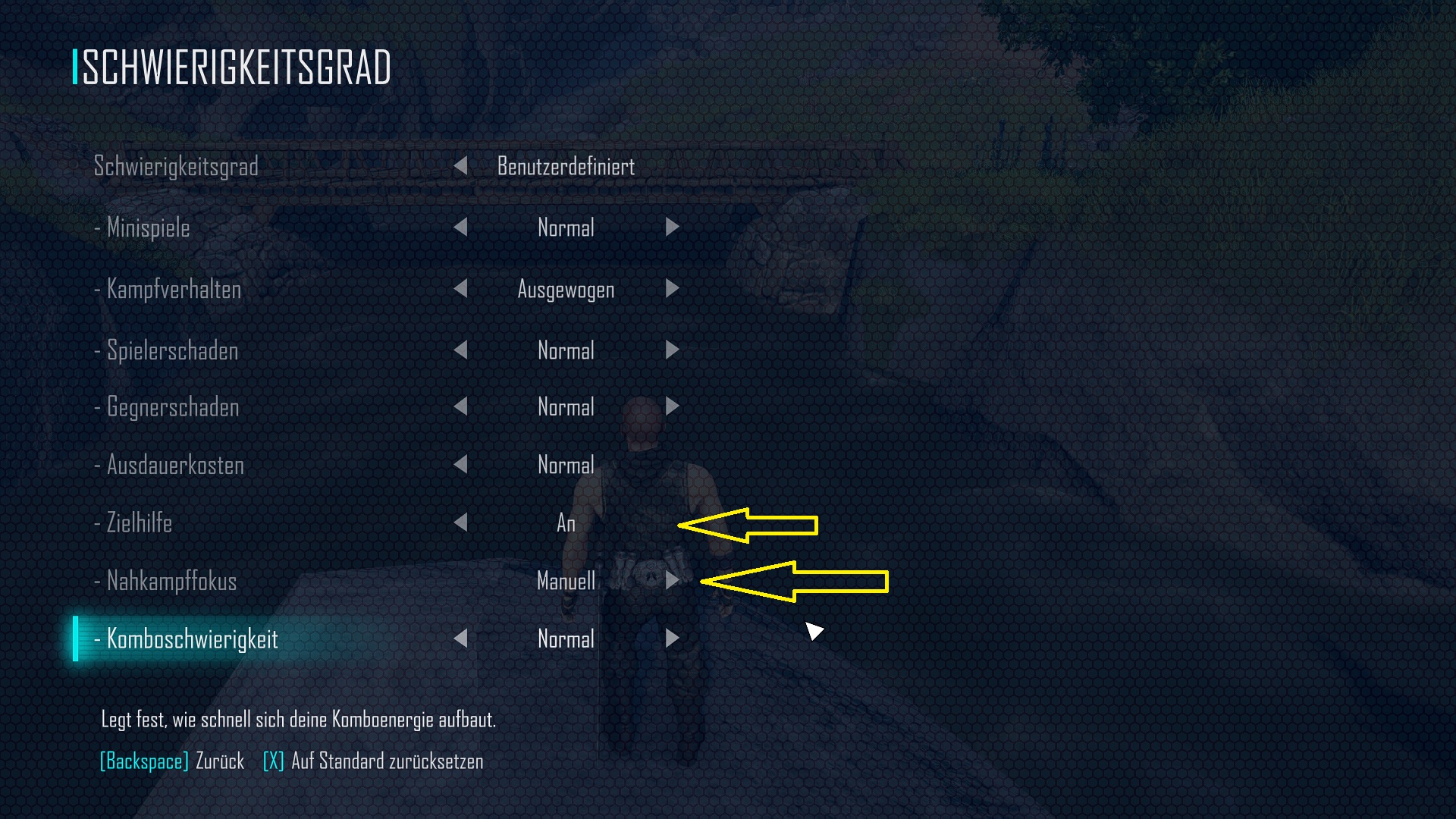Click the right arrow next to Gegnerschaden
Screen dimensions: 1456x819
[x=672, y=407]
